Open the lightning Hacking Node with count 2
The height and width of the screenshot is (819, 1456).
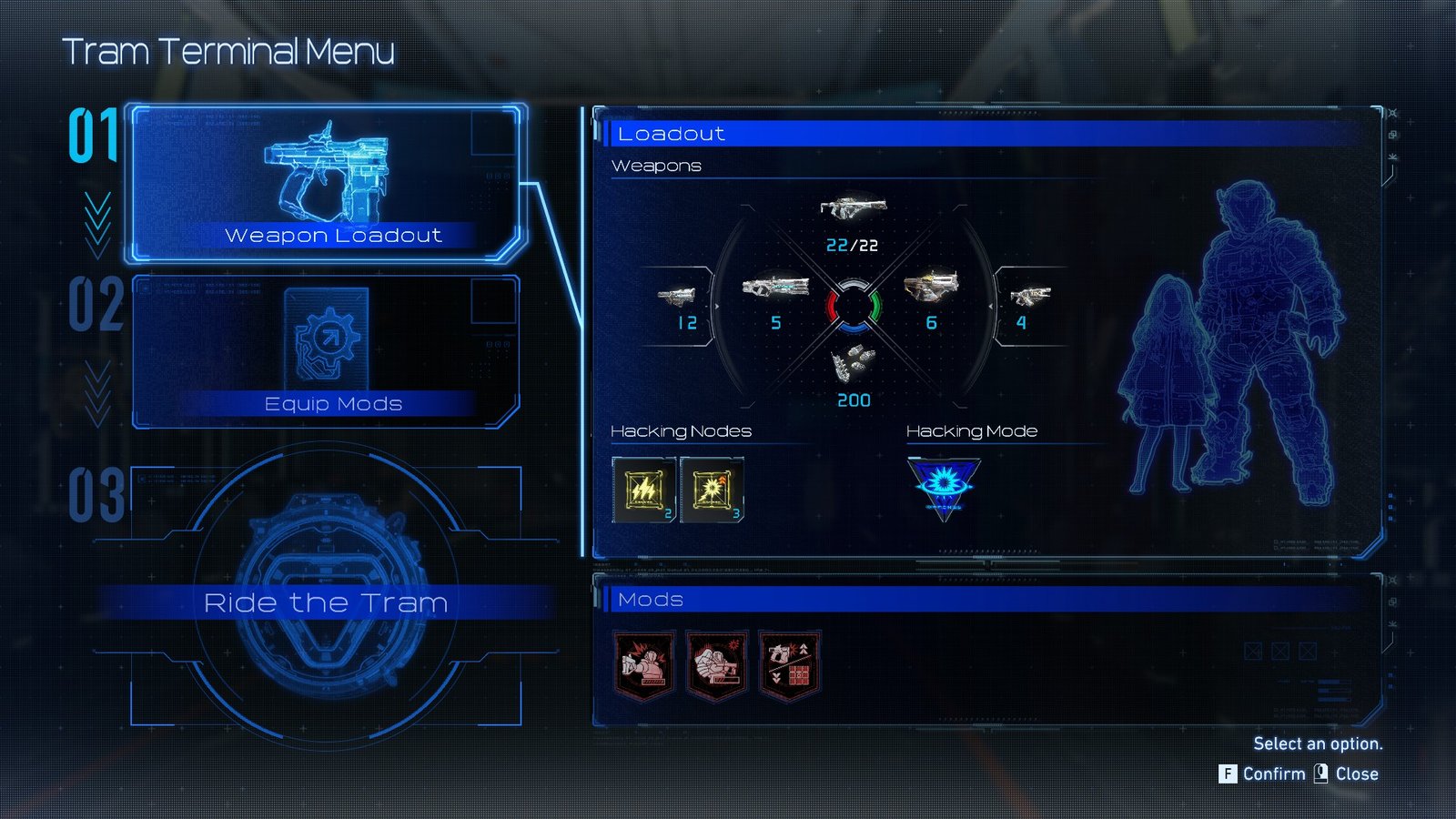tap(644, 490)
